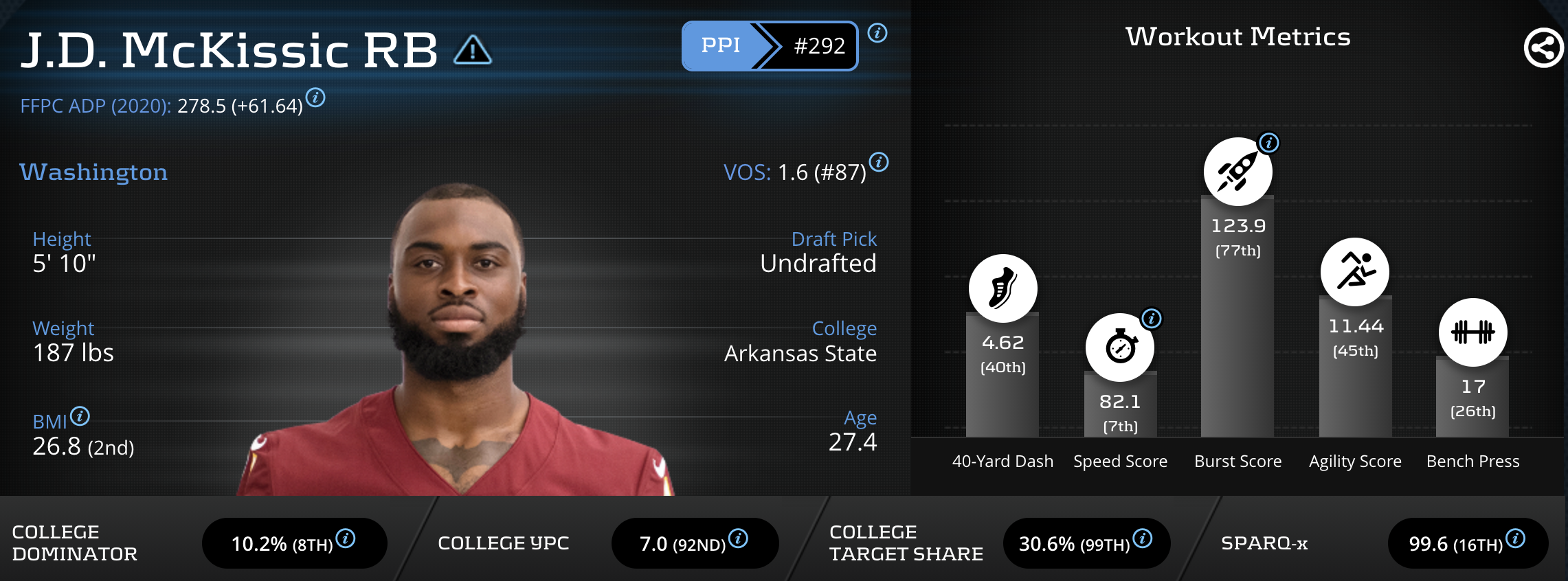The image size is (1568, 581).
Task: Open the BMI info icon
Action: tap(80, 416)
